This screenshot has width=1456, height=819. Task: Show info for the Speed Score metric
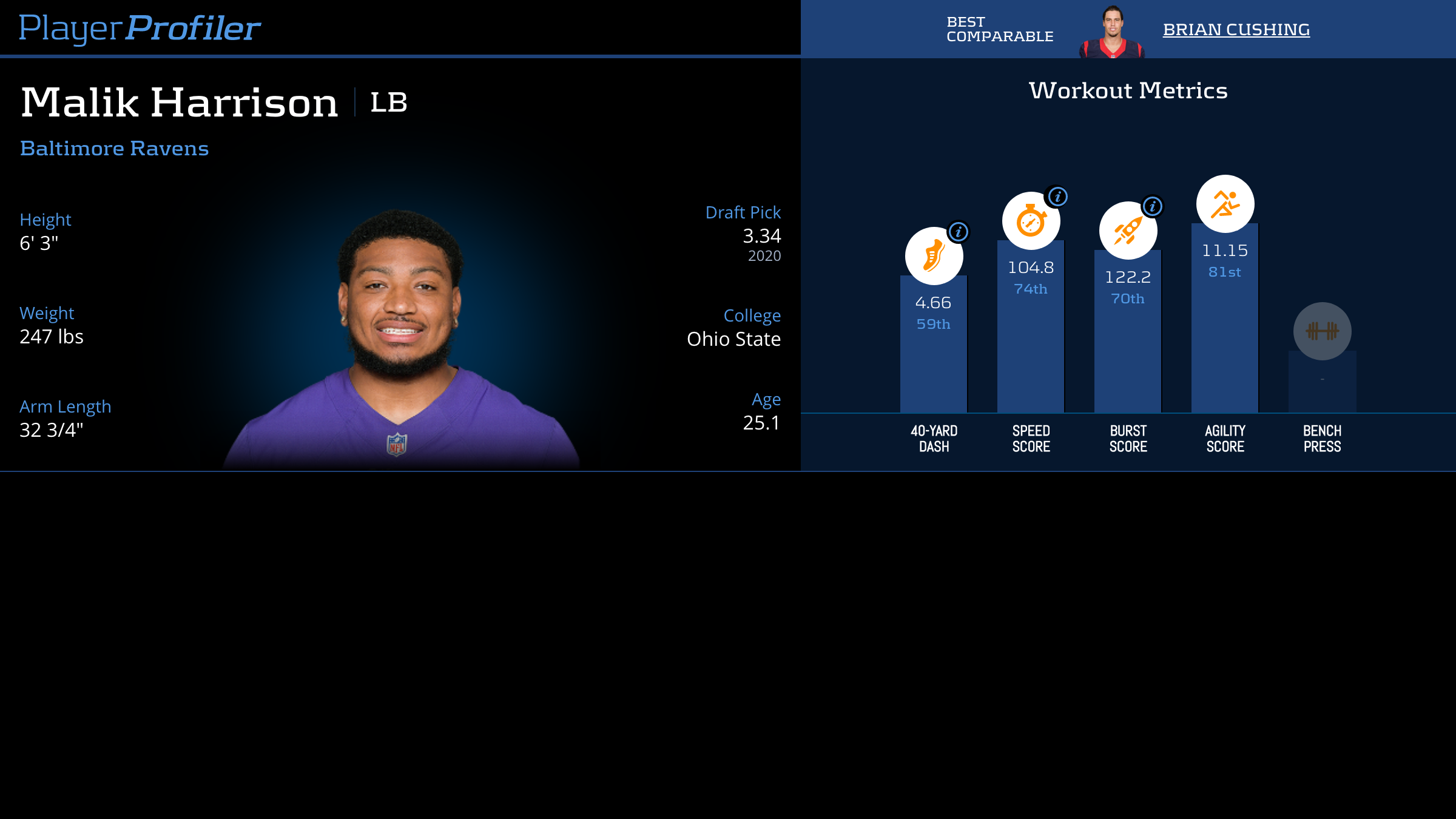[1057, 197]
